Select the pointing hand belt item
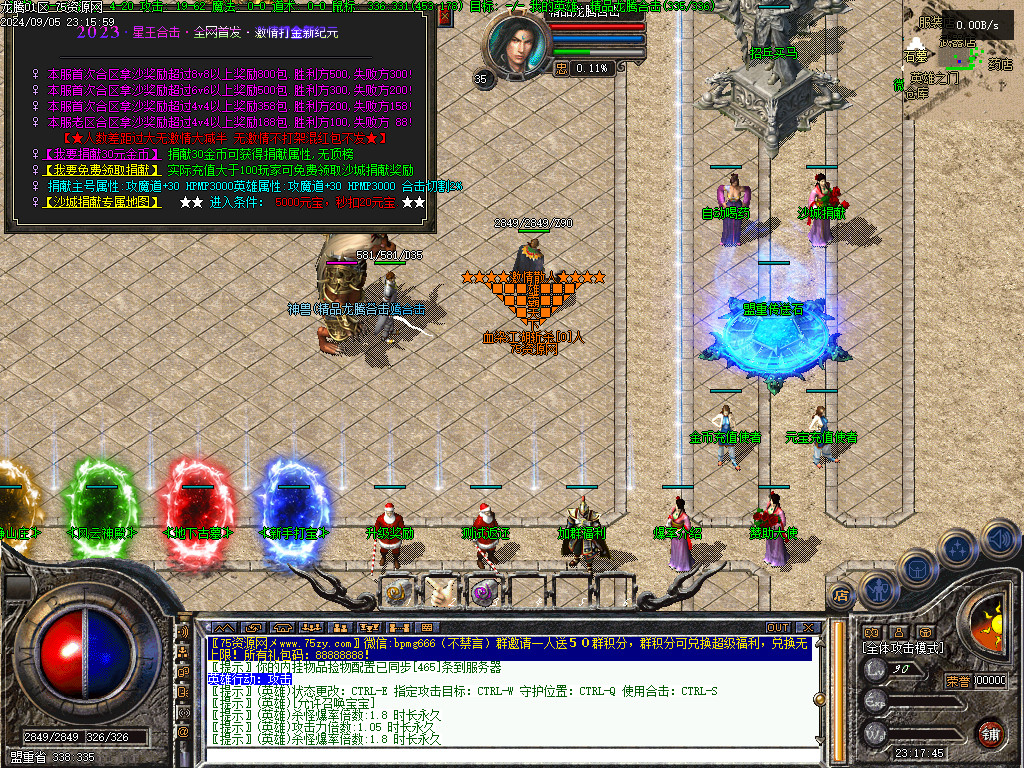This screenshot has width=1024, height=768. [x=440, y=592]
